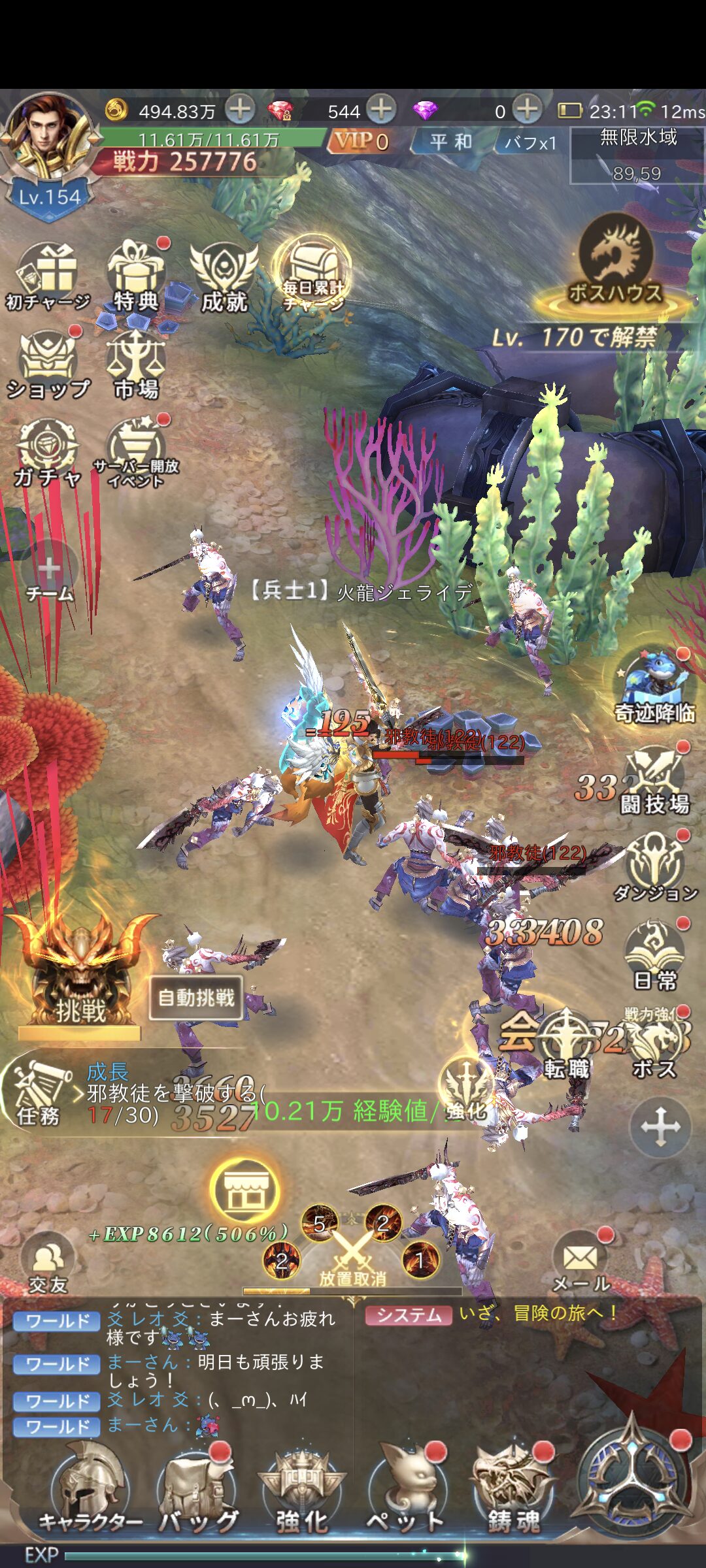Open the ガチャ gacha screen
This screenshot has width=706, height=1568.
click(x=48, y=452)
